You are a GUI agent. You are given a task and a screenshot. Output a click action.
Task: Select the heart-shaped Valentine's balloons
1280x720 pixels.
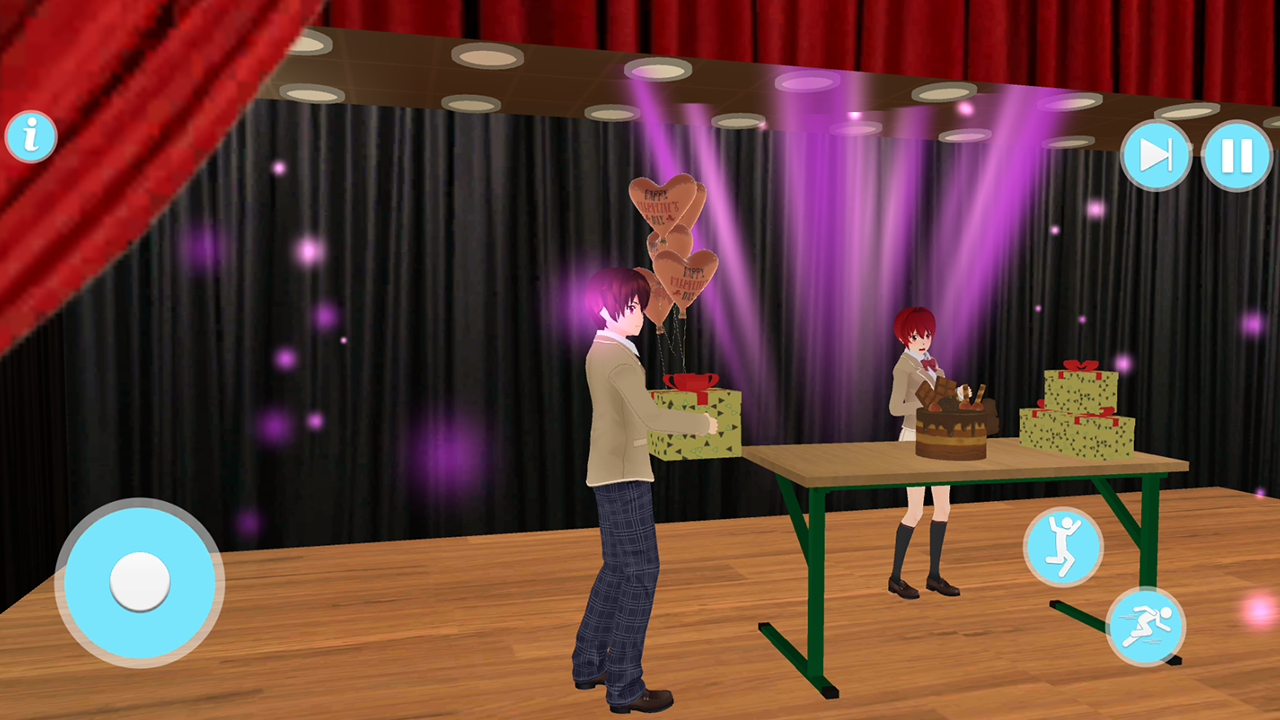pyautogui.click(x=666, y=230)
